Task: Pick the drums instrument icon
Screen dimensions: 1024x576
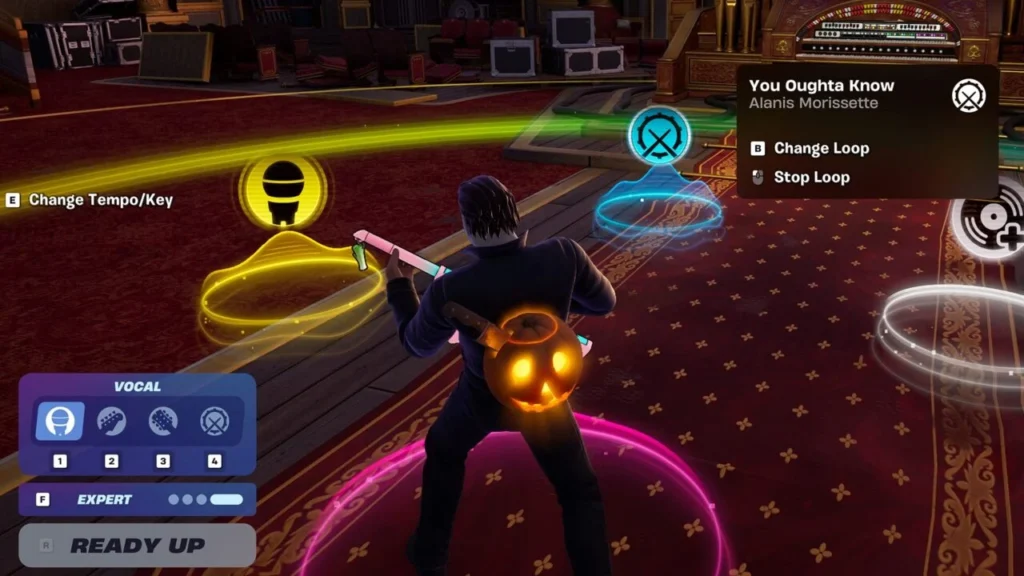Action: coord(214,421)
